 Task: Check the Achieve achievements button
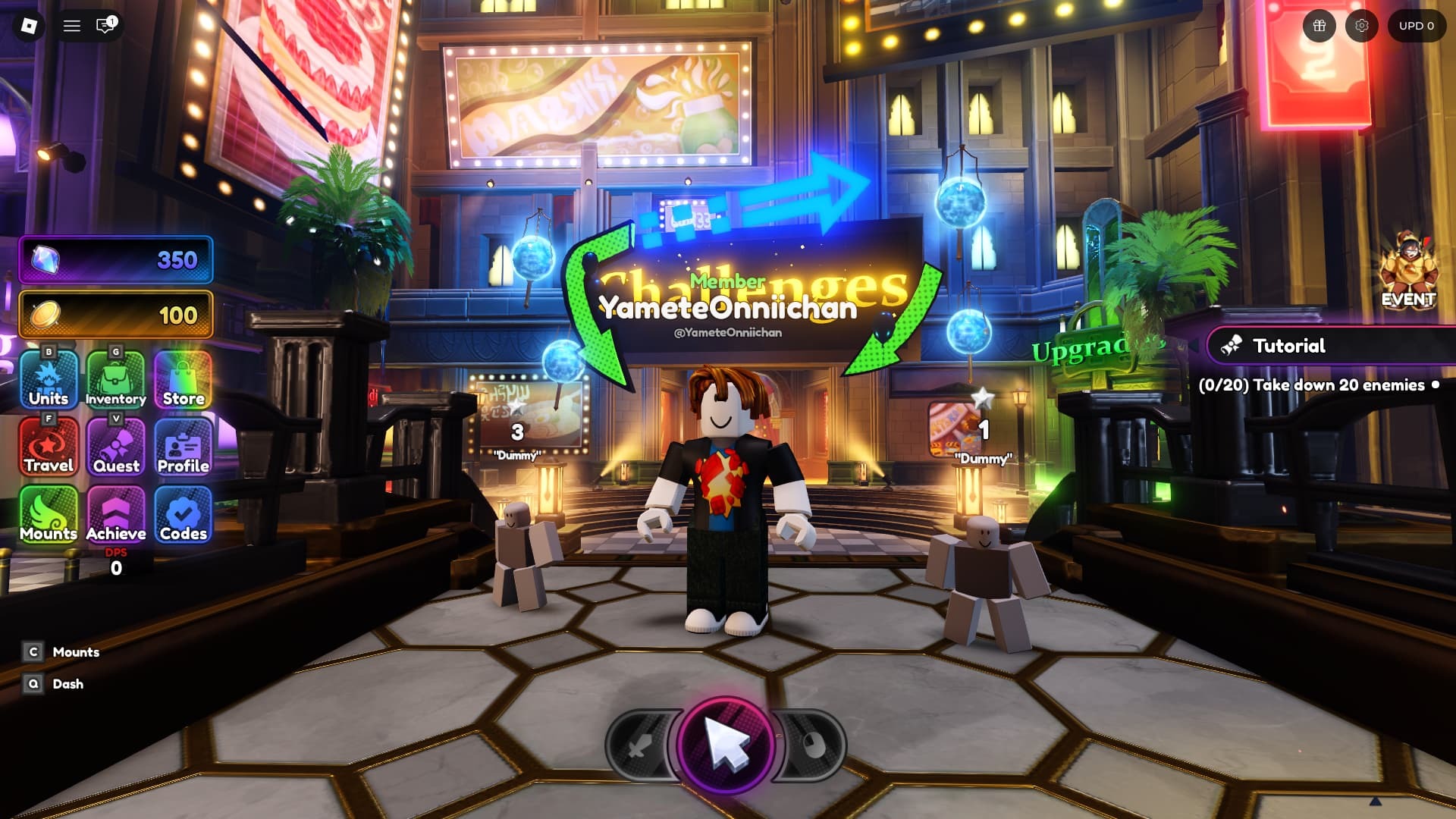tap(115, 514)
